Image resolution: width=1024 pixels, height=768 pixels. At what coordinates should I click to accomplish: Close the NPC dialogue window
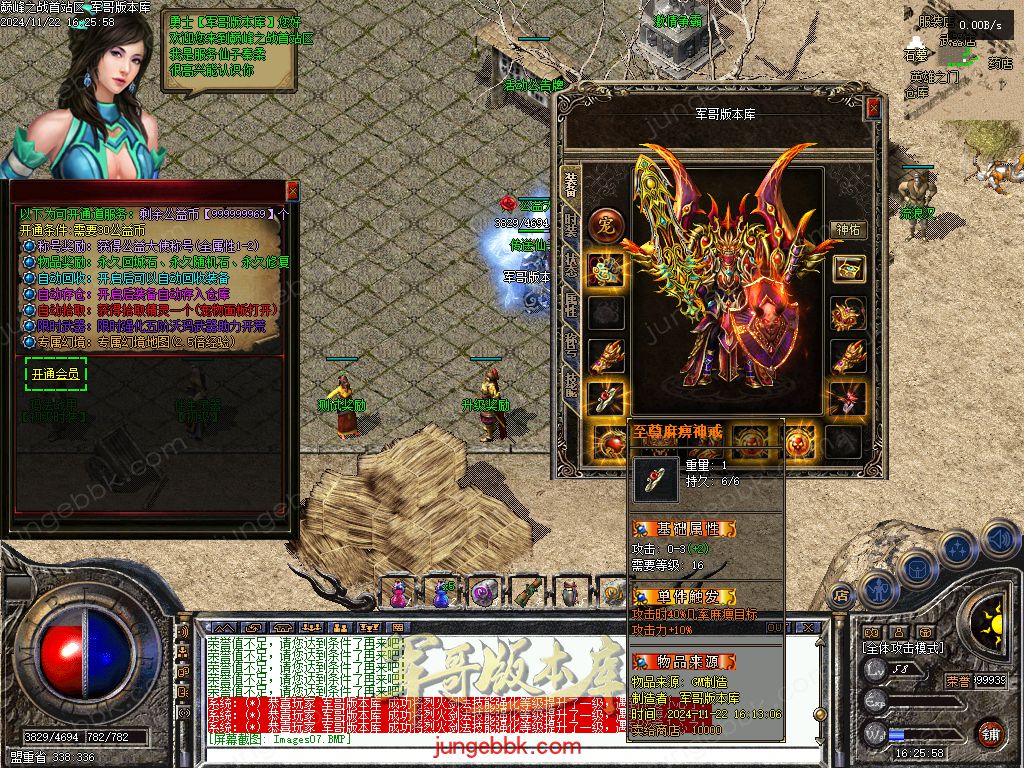point(292,190)
